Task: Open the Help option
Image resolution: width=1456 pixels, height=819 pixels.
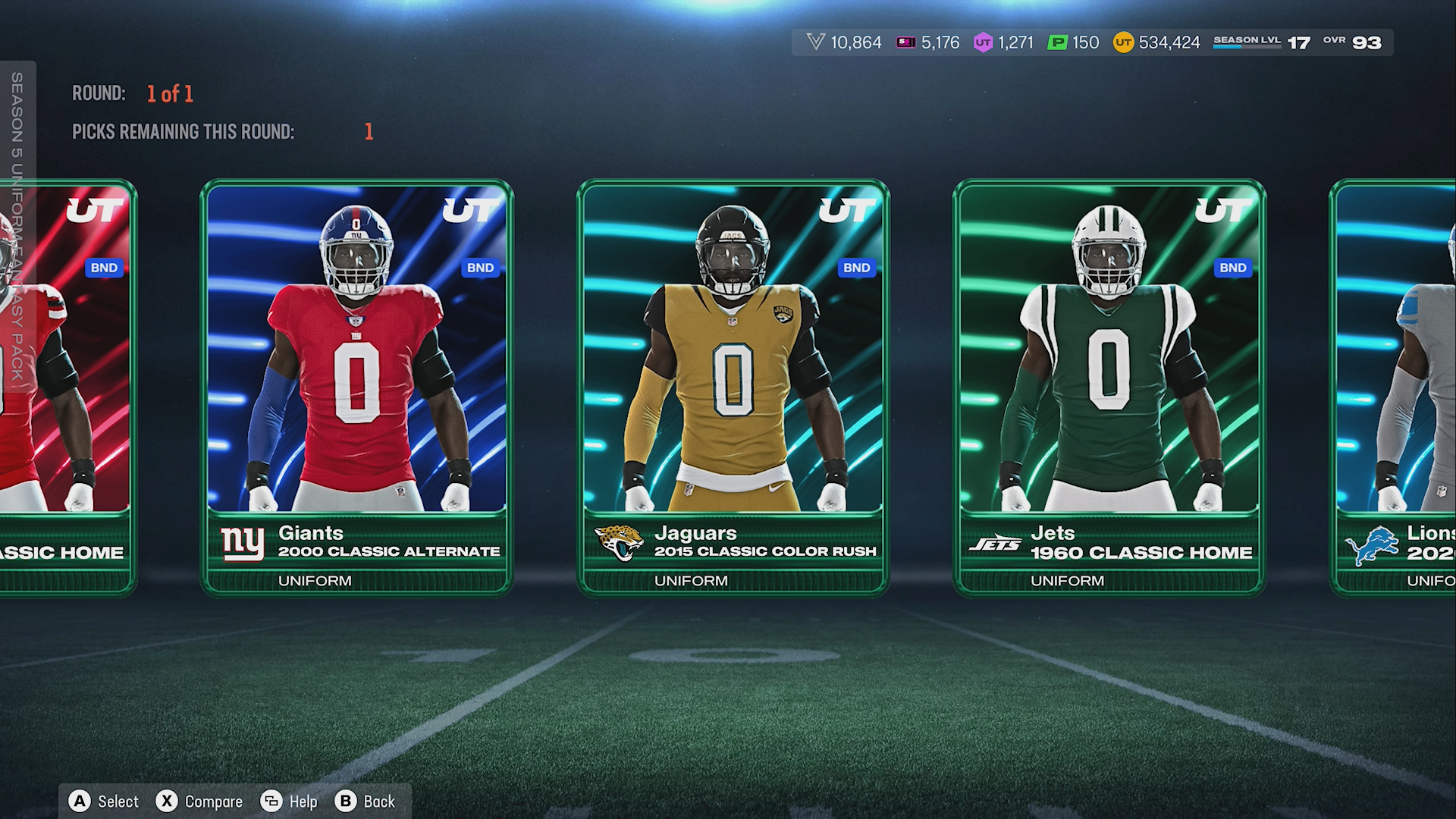Action: tap(289, 802)
